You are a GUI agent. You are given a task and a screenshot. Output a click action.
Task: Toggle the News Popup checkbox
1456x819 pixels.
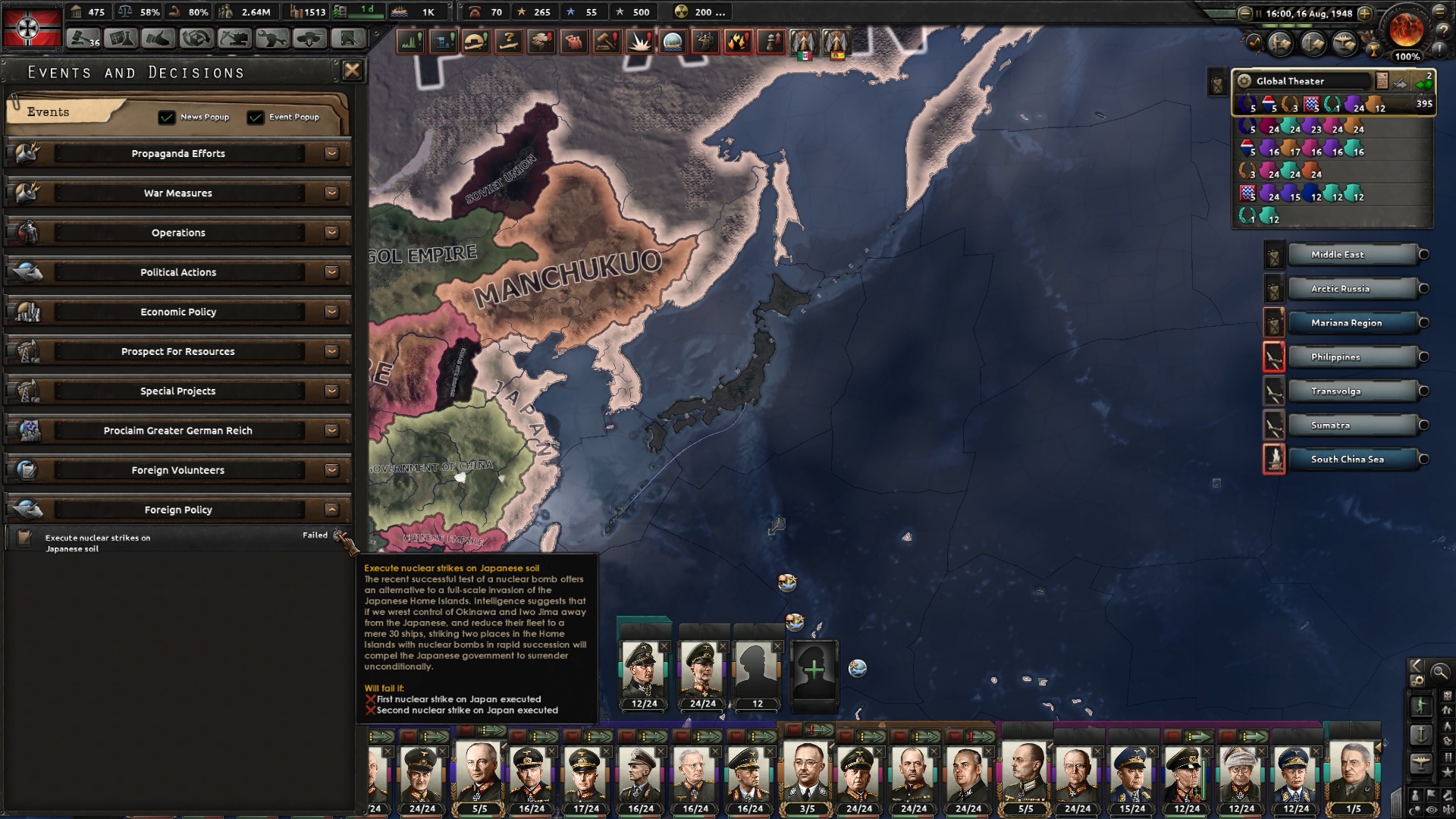(x=168, y=117)
